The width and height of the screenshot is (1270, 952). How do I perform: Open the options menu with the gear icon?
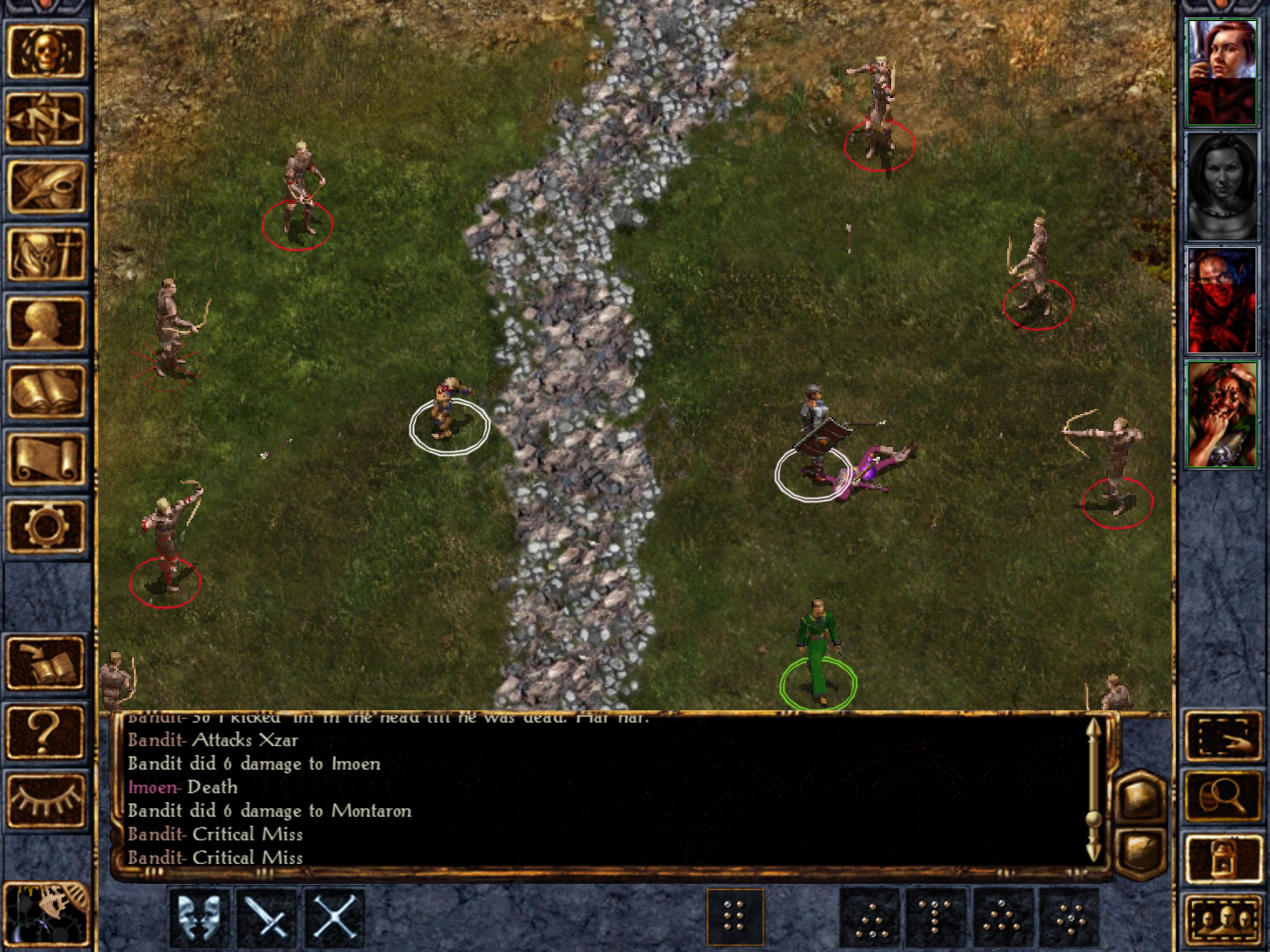point(45,527)
